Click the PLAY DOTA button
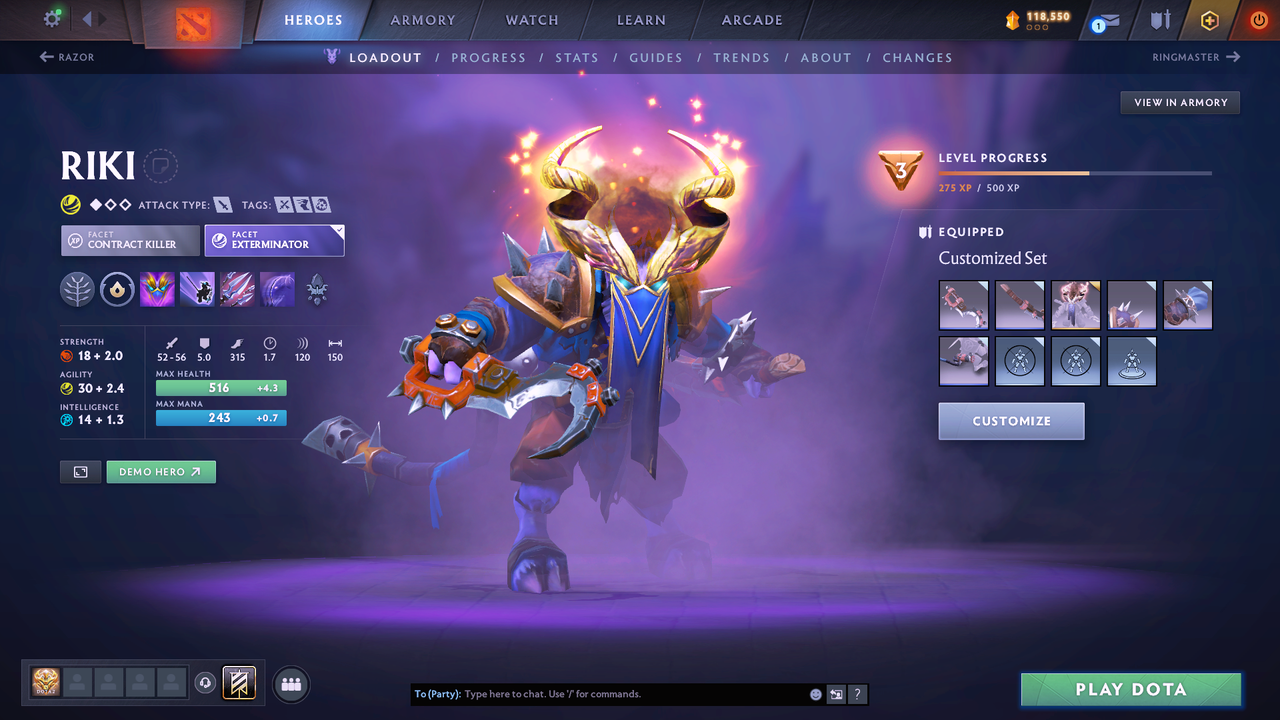The height and width of the screenshot is (720, 1280). coord(1130,689)
